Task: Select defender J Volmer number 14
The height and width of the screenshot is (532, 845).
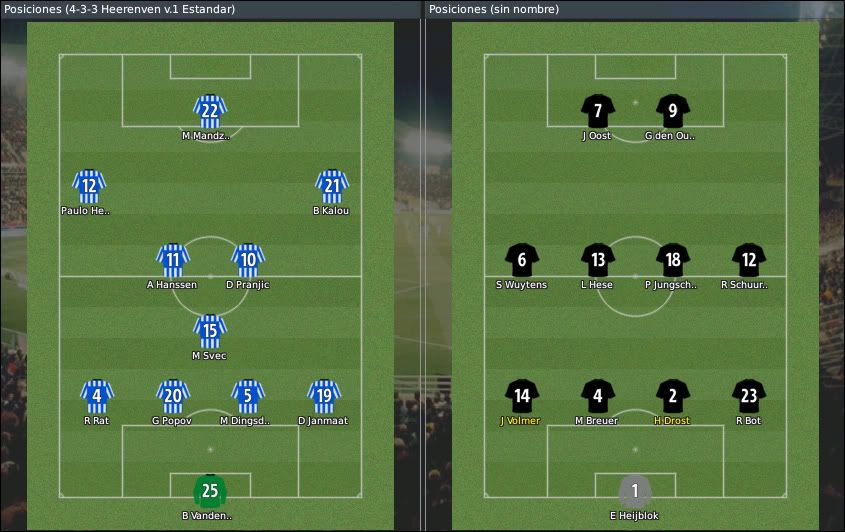Action: point(522,396)
